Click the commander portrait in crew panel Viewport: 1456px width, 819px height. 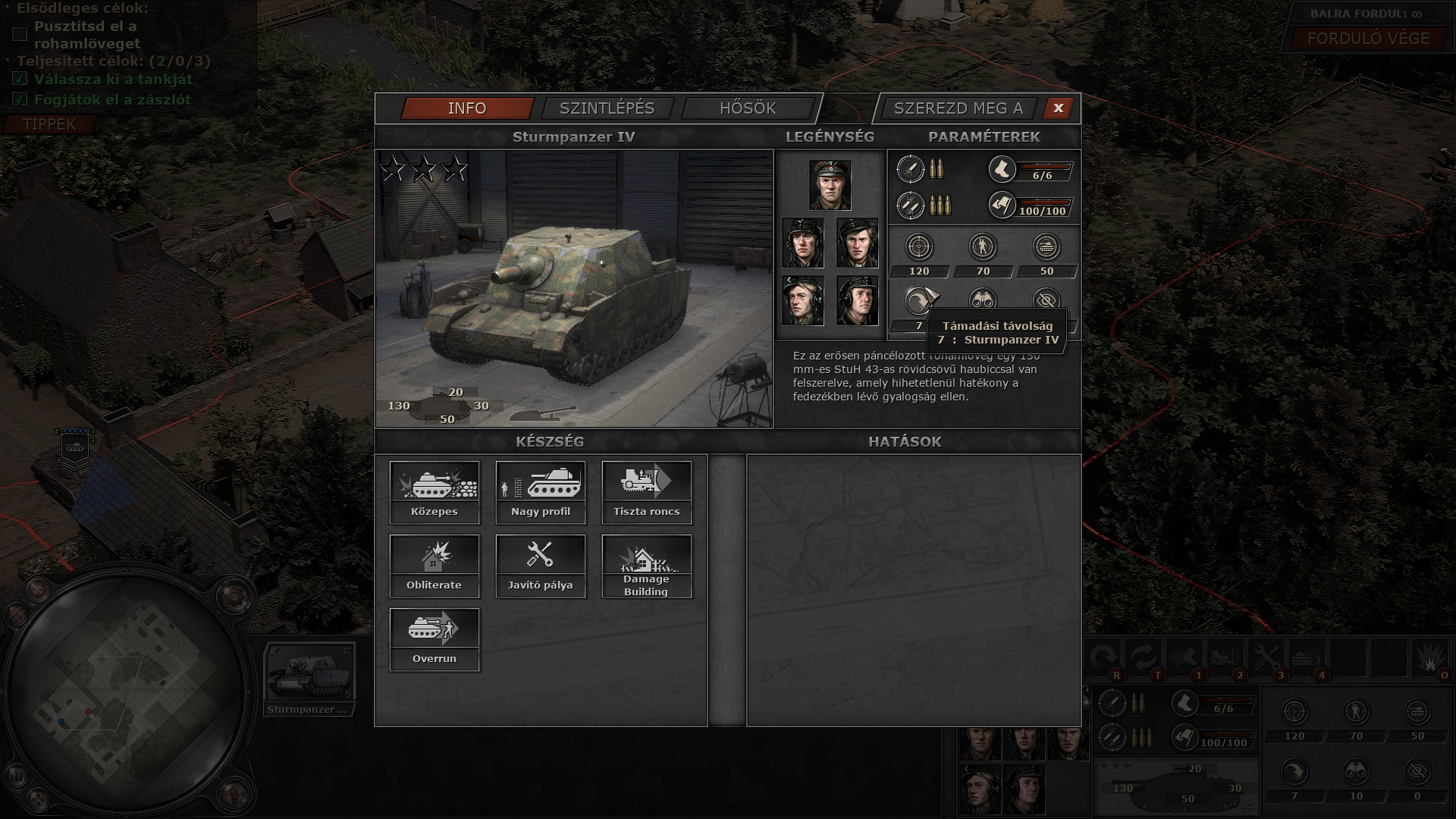pos(830,185)
